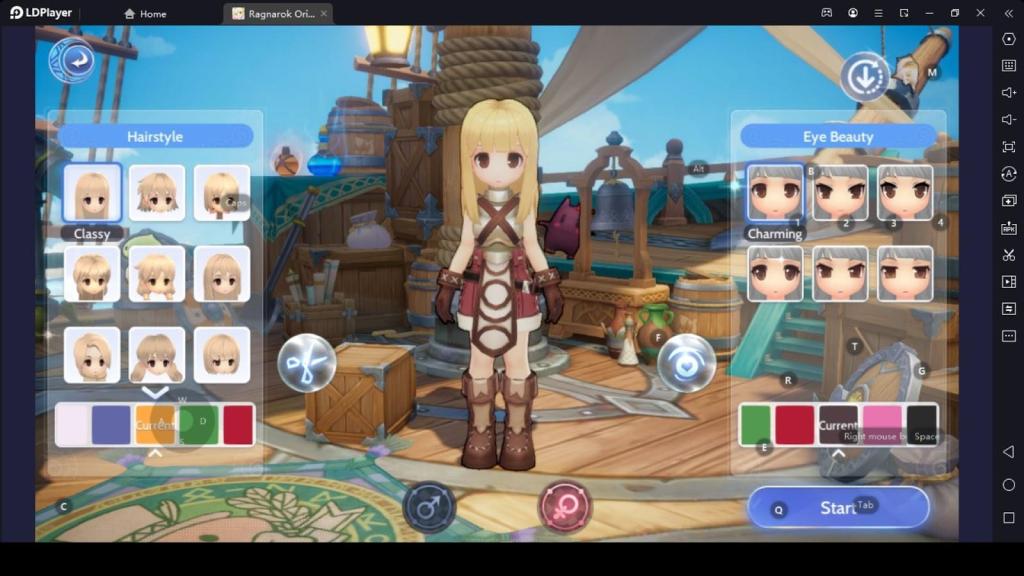This screenshot has height=576, width=1024.
Task: Switch to male gender
Action: coord(429,508)
